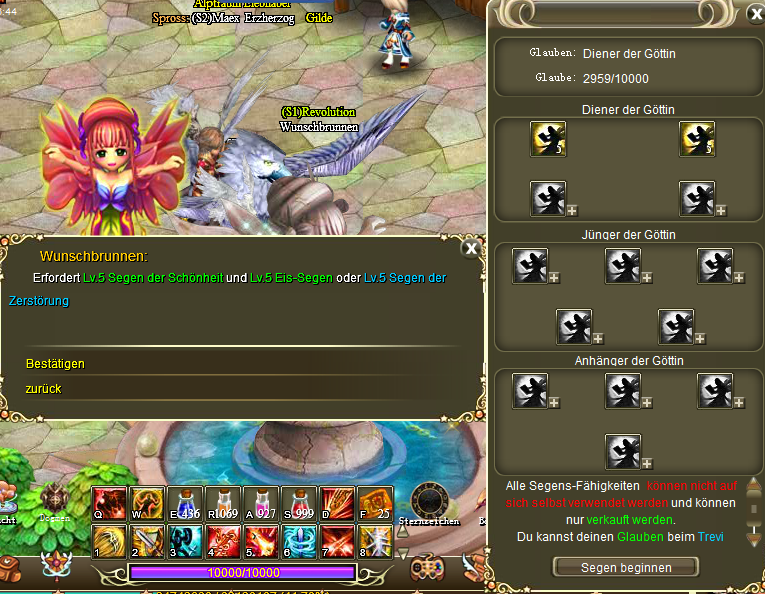Choose the zurück dialogue option
The height and width of the screenshot is (594, 765).
[45, 388]
